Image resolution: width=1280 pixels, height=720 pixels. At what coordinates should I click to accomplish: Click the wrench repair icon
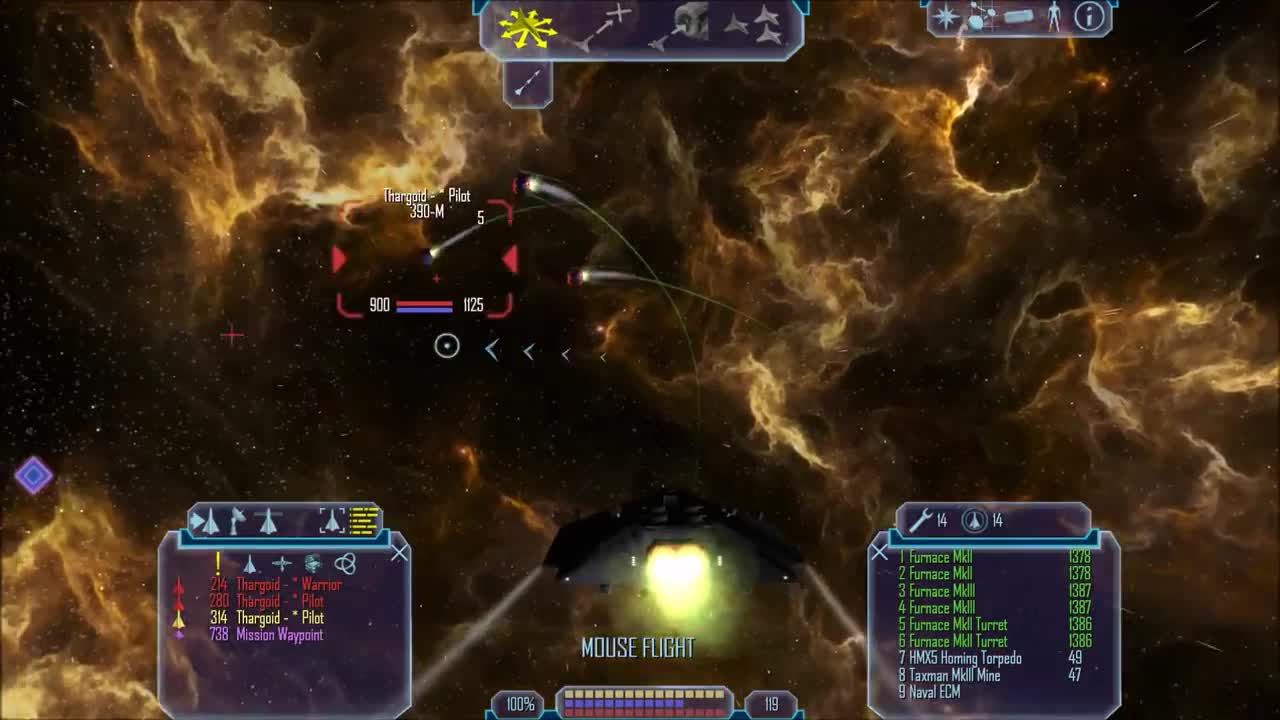pyautogui.click(x=921, y=520)
